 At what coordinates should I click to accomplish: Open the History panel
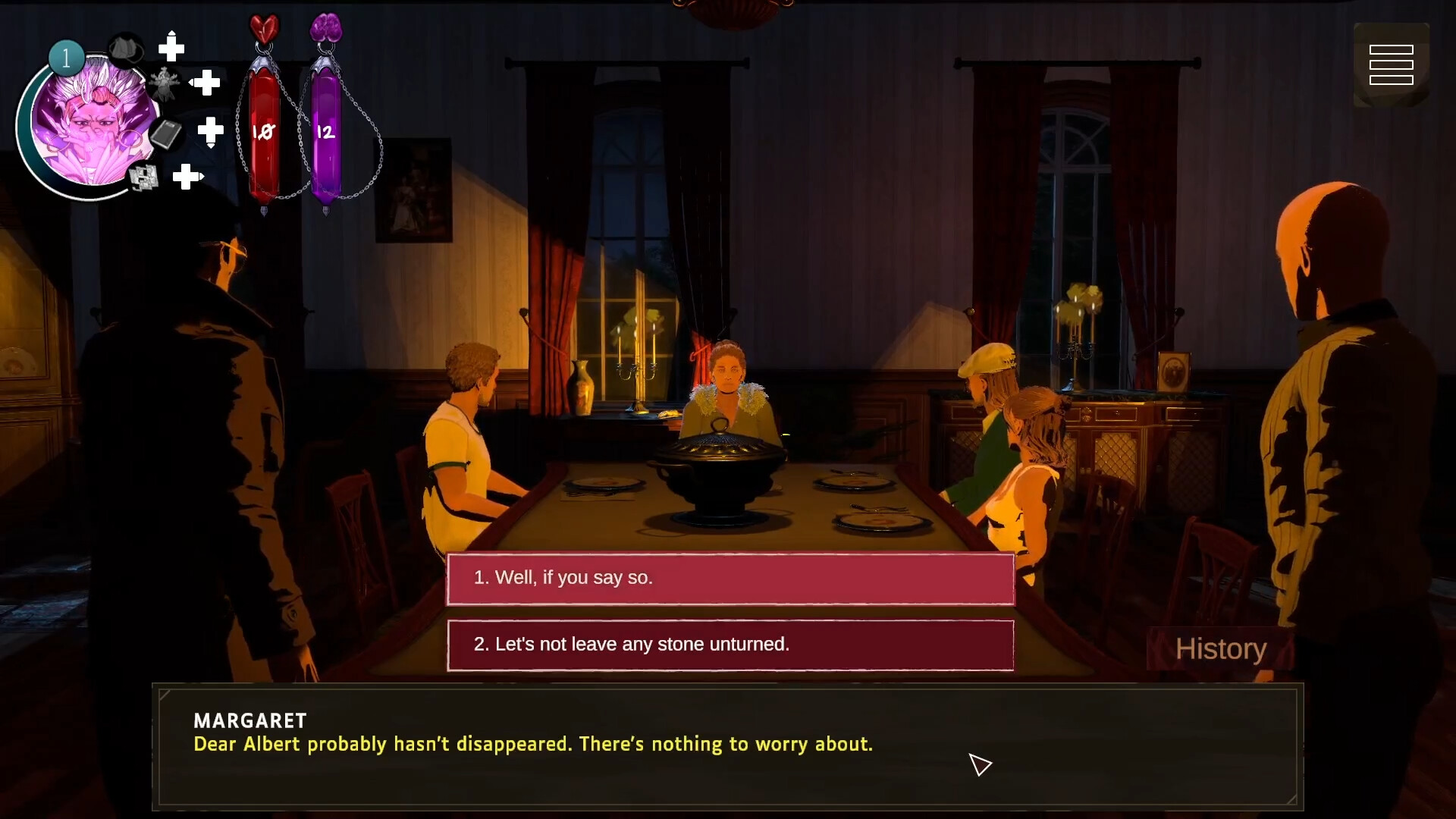(1221, 649)
